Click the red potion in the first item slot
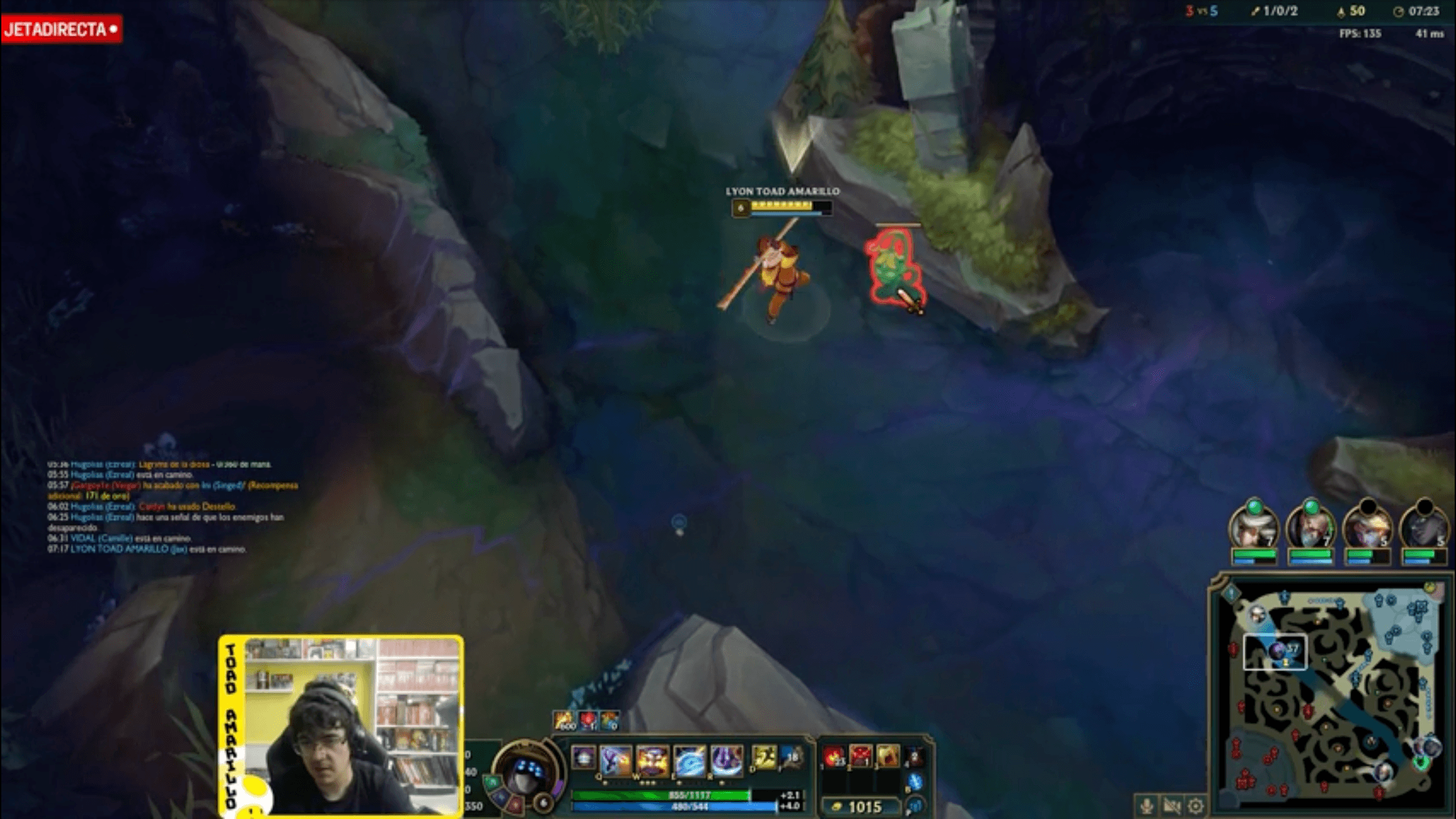Screen dimensions: 1456x819 point(833,756)
